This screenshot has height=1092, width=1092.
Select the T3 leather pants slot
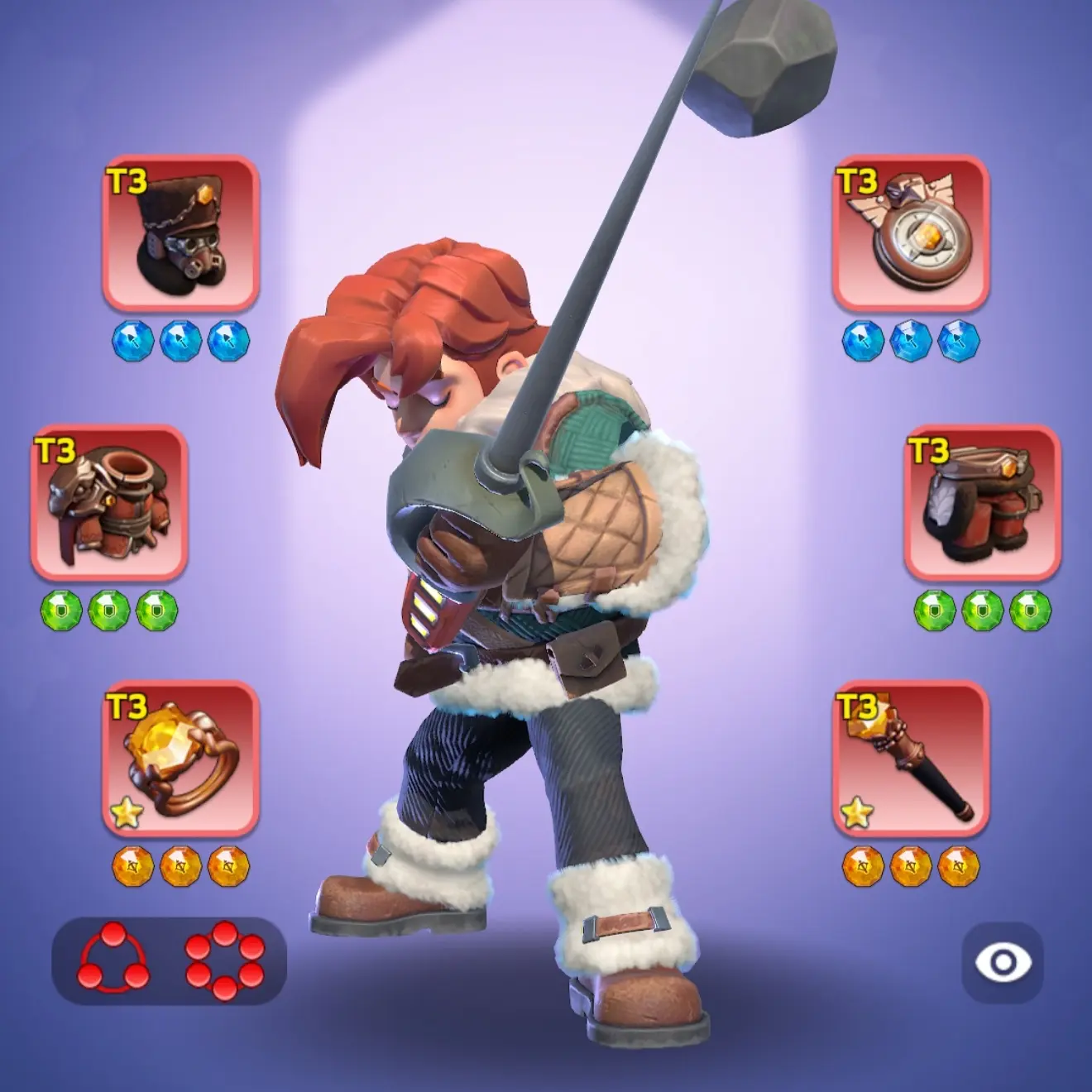(x=982, y=502)
